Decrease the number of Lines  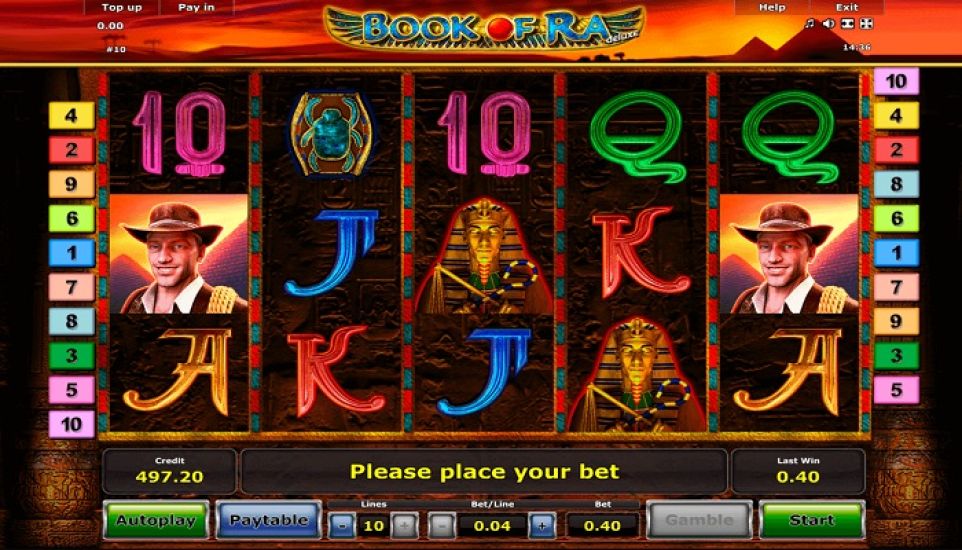(342, 525)
